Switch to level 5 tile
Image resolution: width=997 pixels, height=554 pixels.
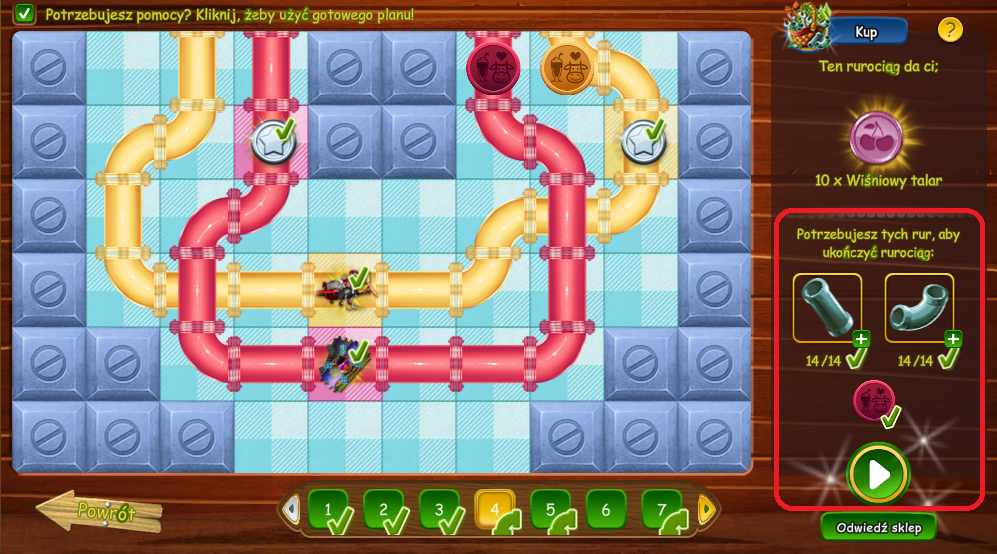click(x=550, y=509)
